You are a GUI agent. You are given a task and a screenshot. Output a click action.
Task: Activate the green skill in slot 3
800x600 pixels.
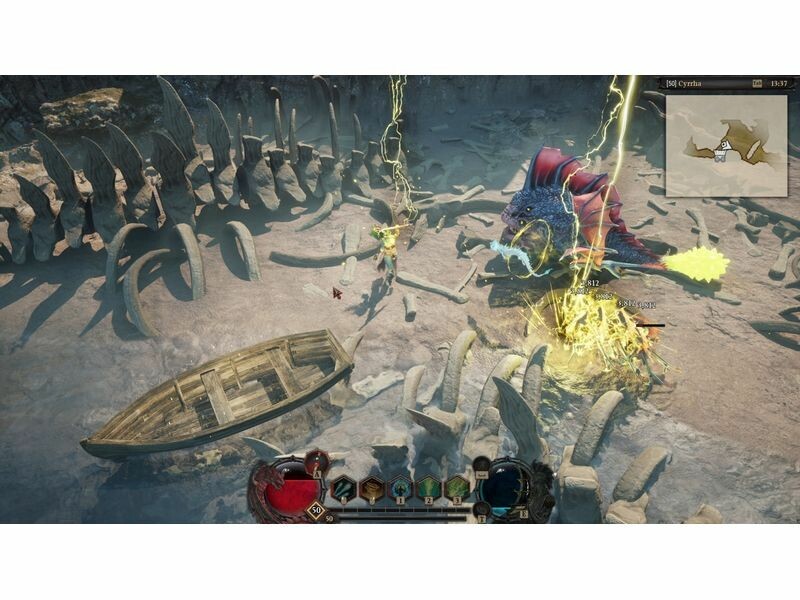(457, 488)
